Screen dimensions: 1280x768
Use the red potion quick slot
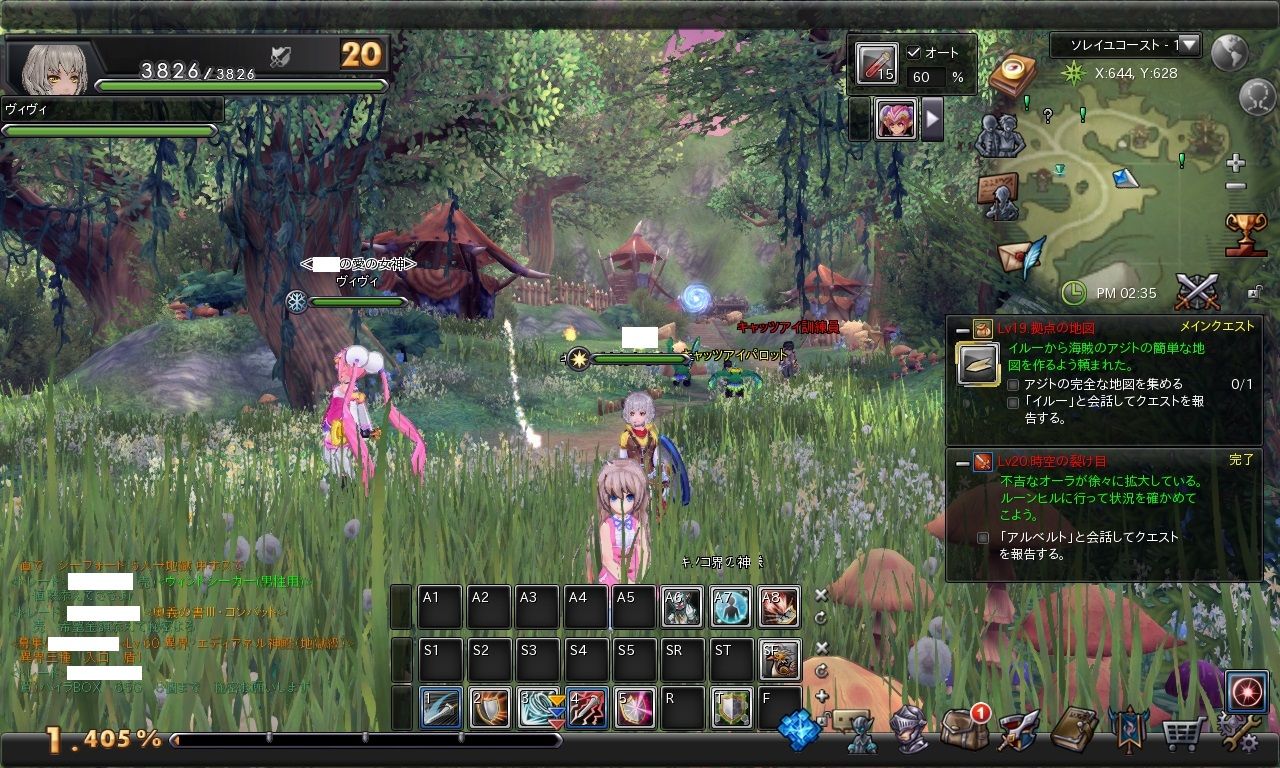(x=876, y=65)
